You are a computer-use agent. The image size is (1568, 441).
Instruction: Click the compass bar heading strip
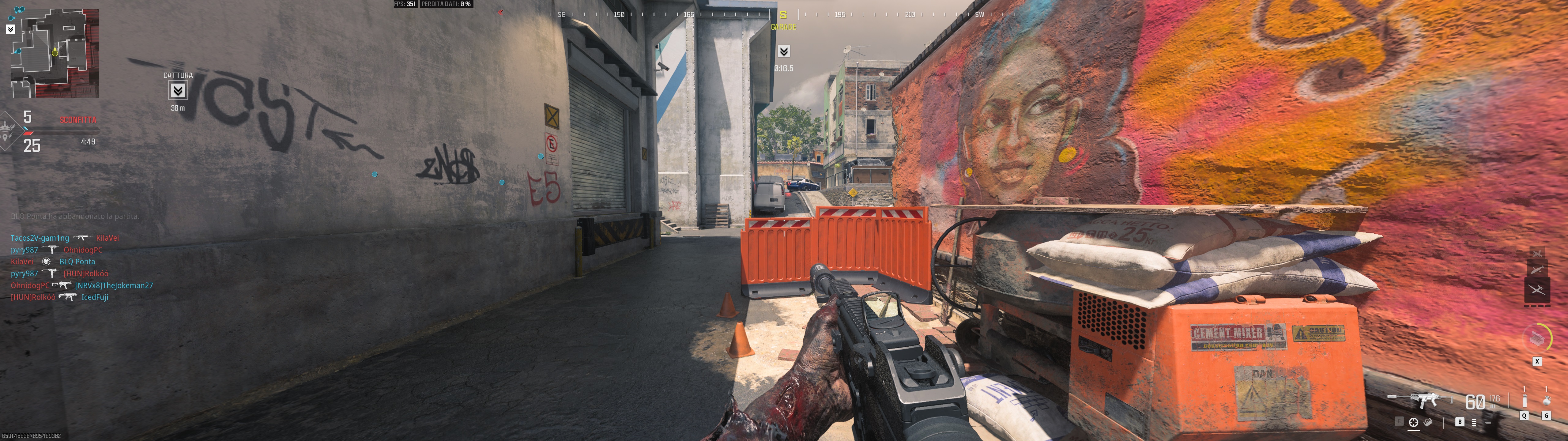[x=783, y=14]
